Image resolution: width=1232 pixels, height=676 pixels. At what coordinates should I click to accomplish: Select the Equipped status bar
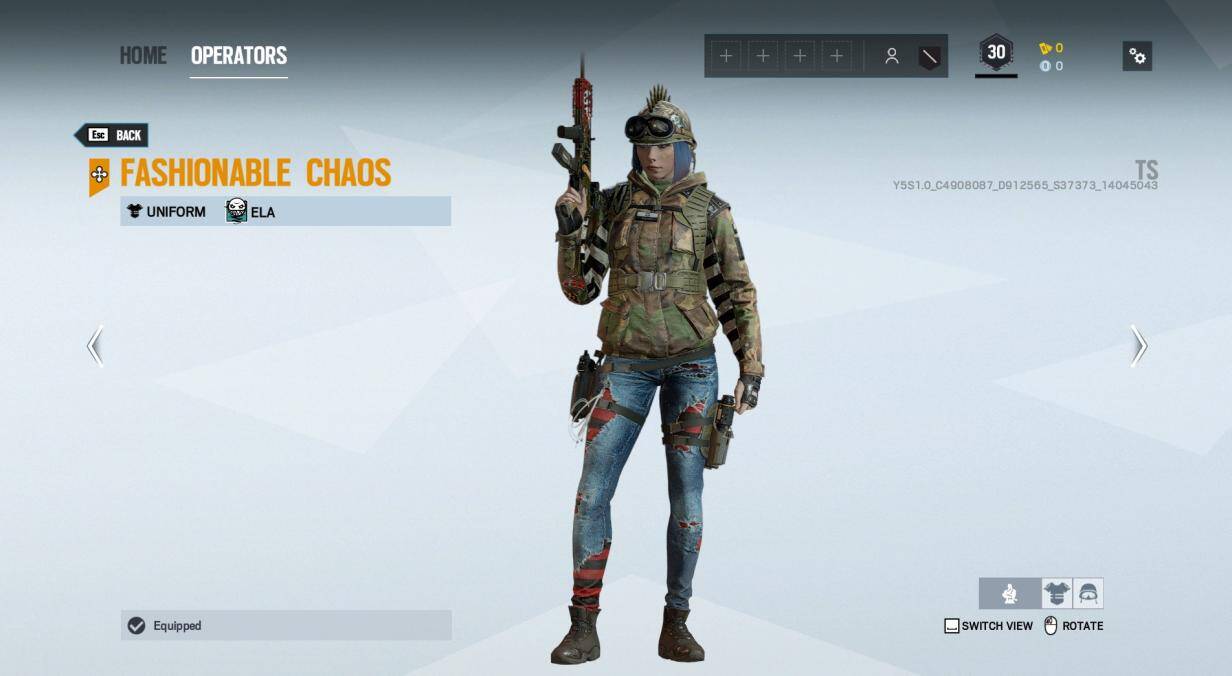286,626
